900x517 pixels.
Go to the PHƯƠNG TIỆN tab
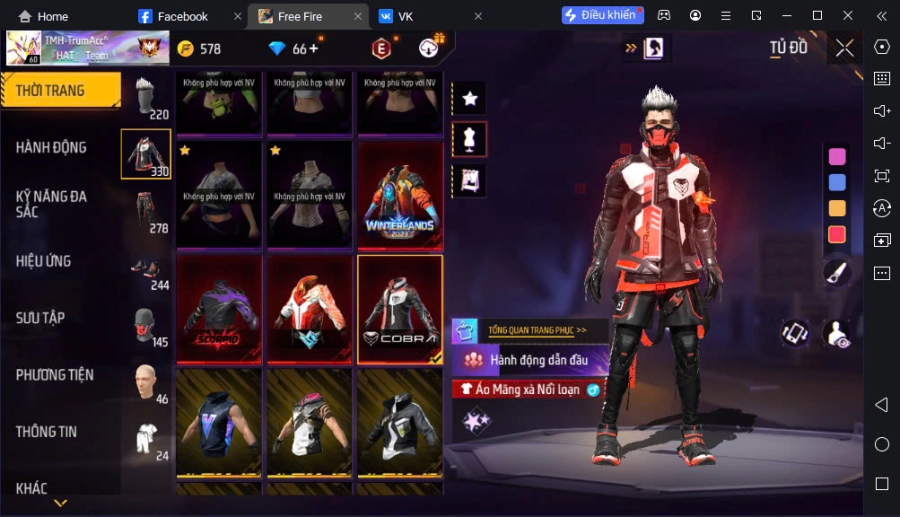click(55, 375)
